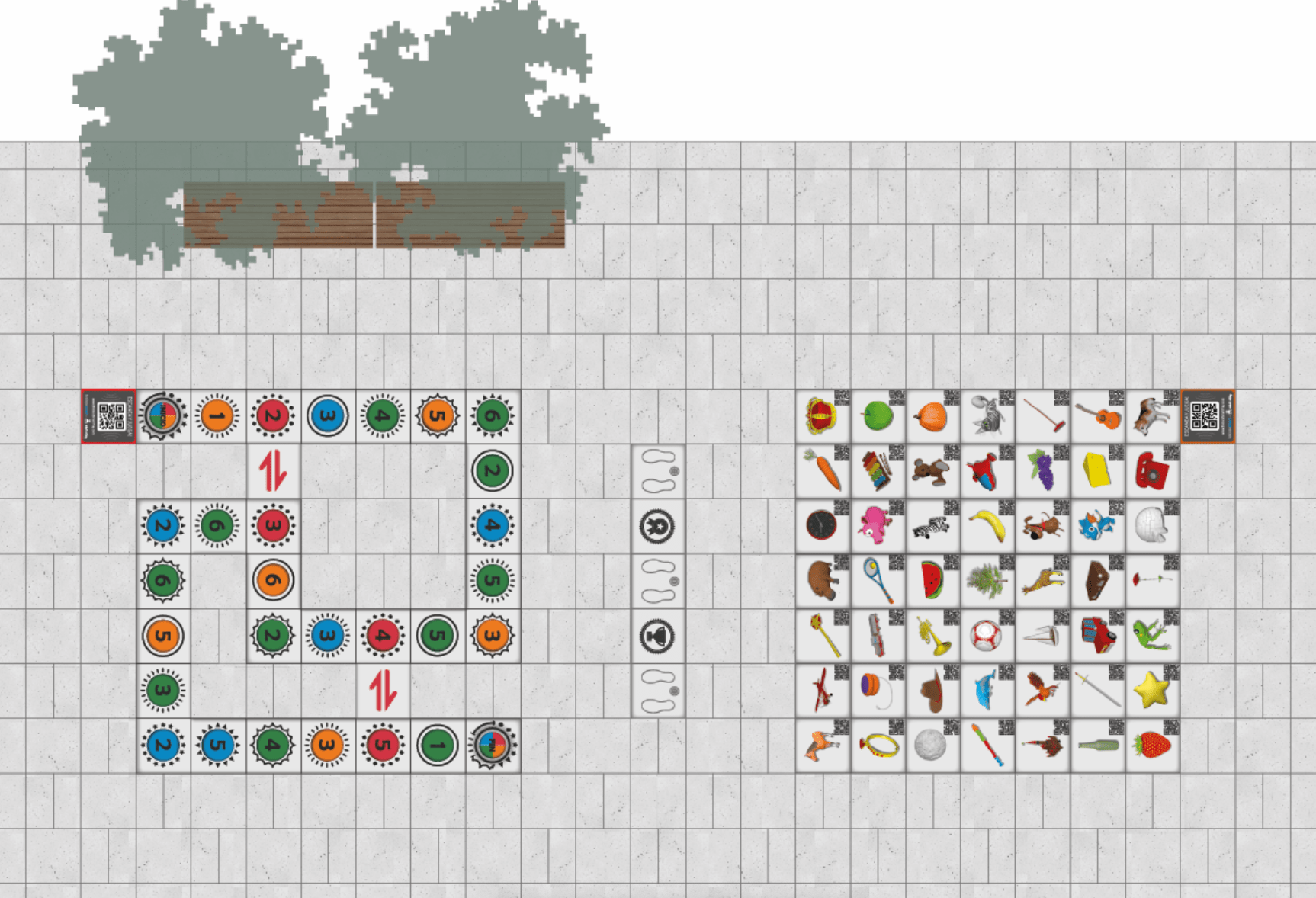The height and width of the screenshot is (898, 1316).
Task: Select the yellow star picture tile
Action: pos(1151,690)
